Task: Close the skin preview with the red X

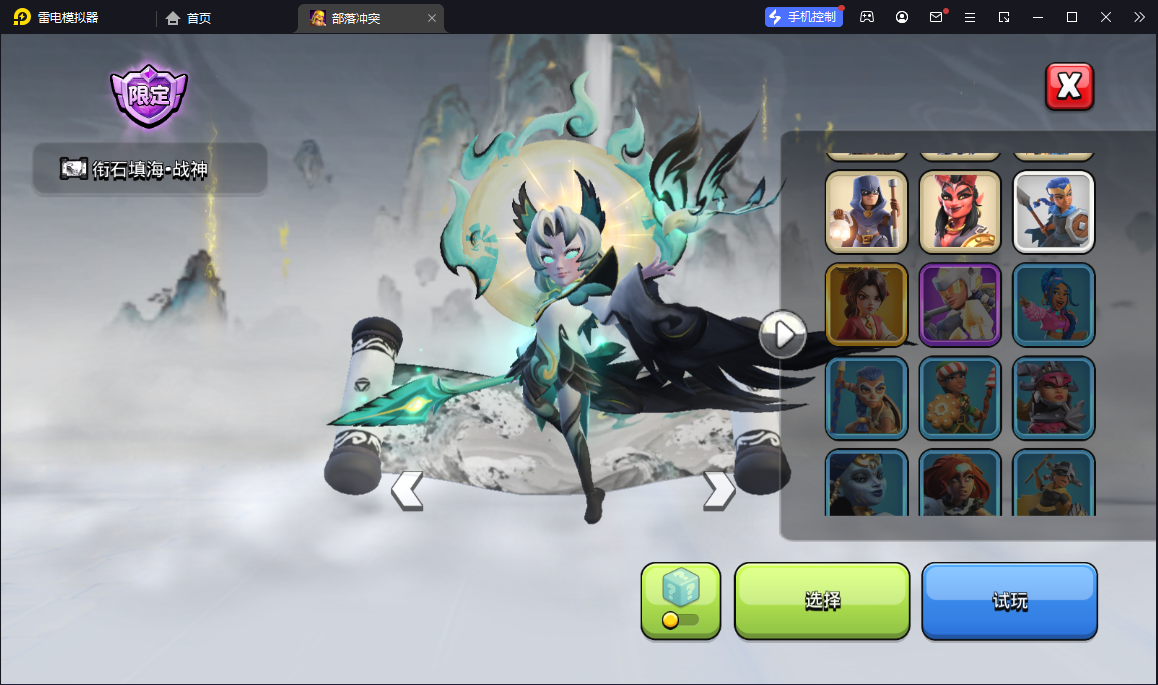Action: [x=1069, y=87]
